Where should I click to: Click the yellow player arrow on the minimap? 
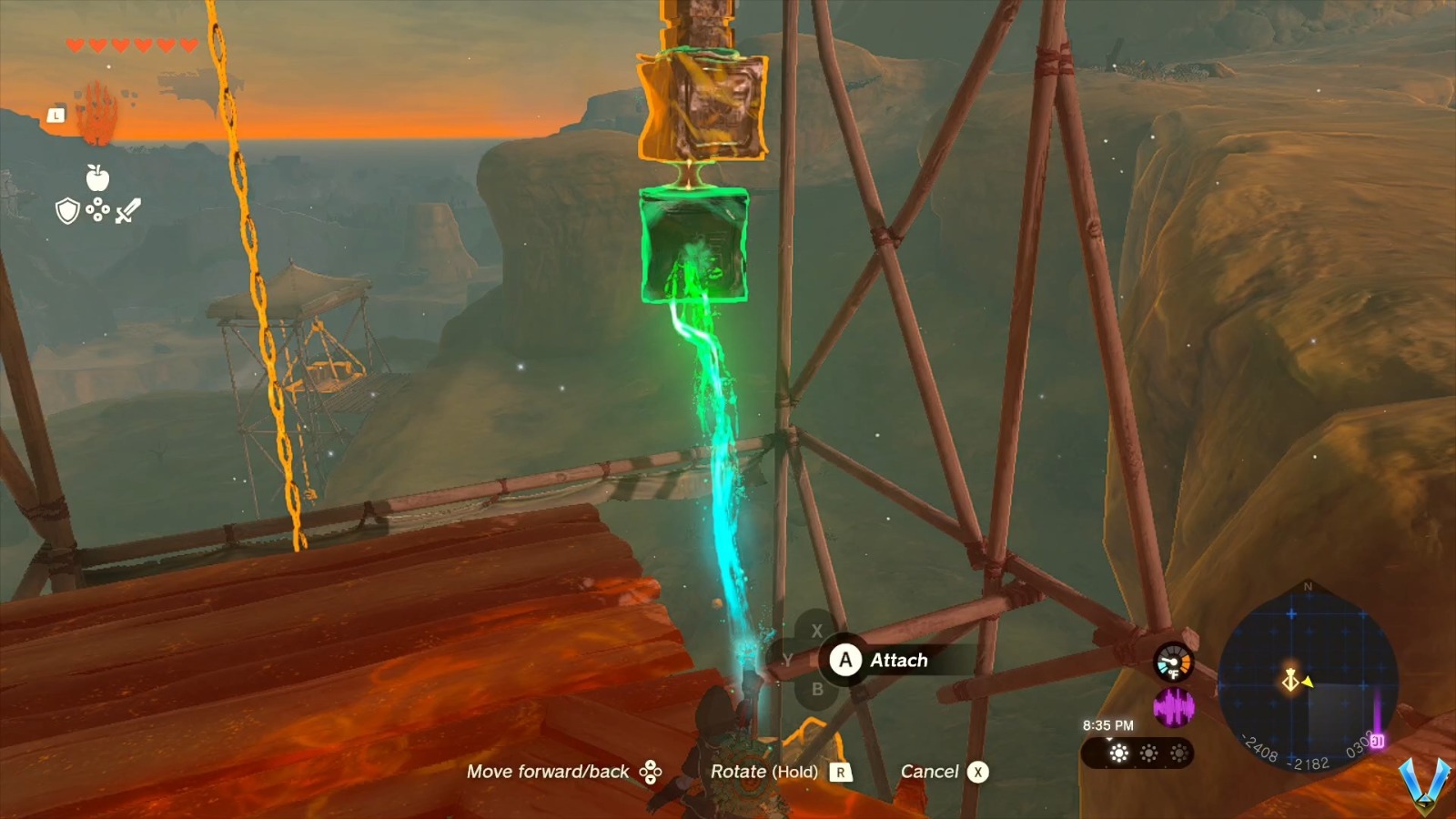coord(1307,682)
